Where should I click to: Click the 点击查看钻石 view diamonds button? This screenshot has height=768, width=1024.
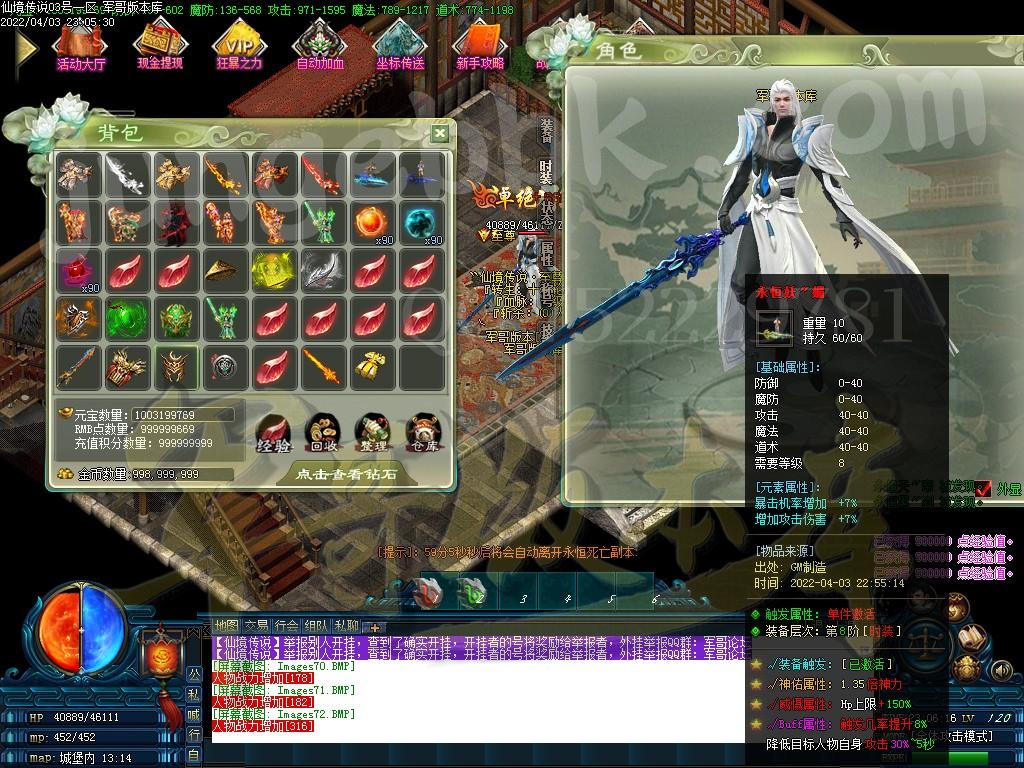point(346,474)
